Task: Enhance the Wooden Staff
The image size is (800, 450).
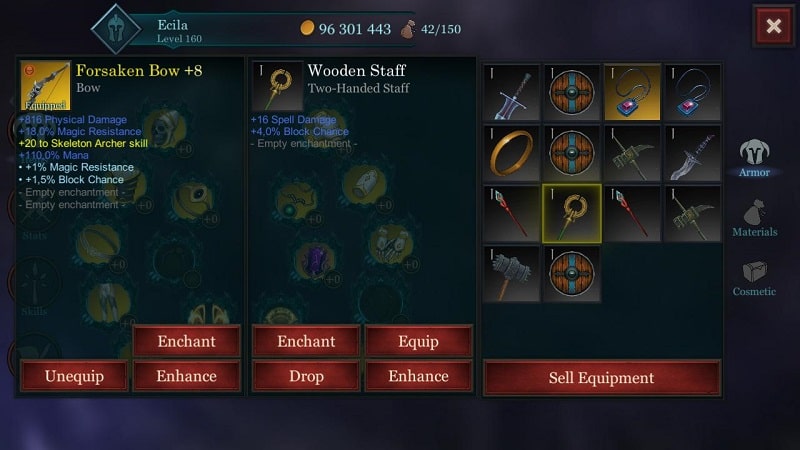Action: click(x=418, y=376)
